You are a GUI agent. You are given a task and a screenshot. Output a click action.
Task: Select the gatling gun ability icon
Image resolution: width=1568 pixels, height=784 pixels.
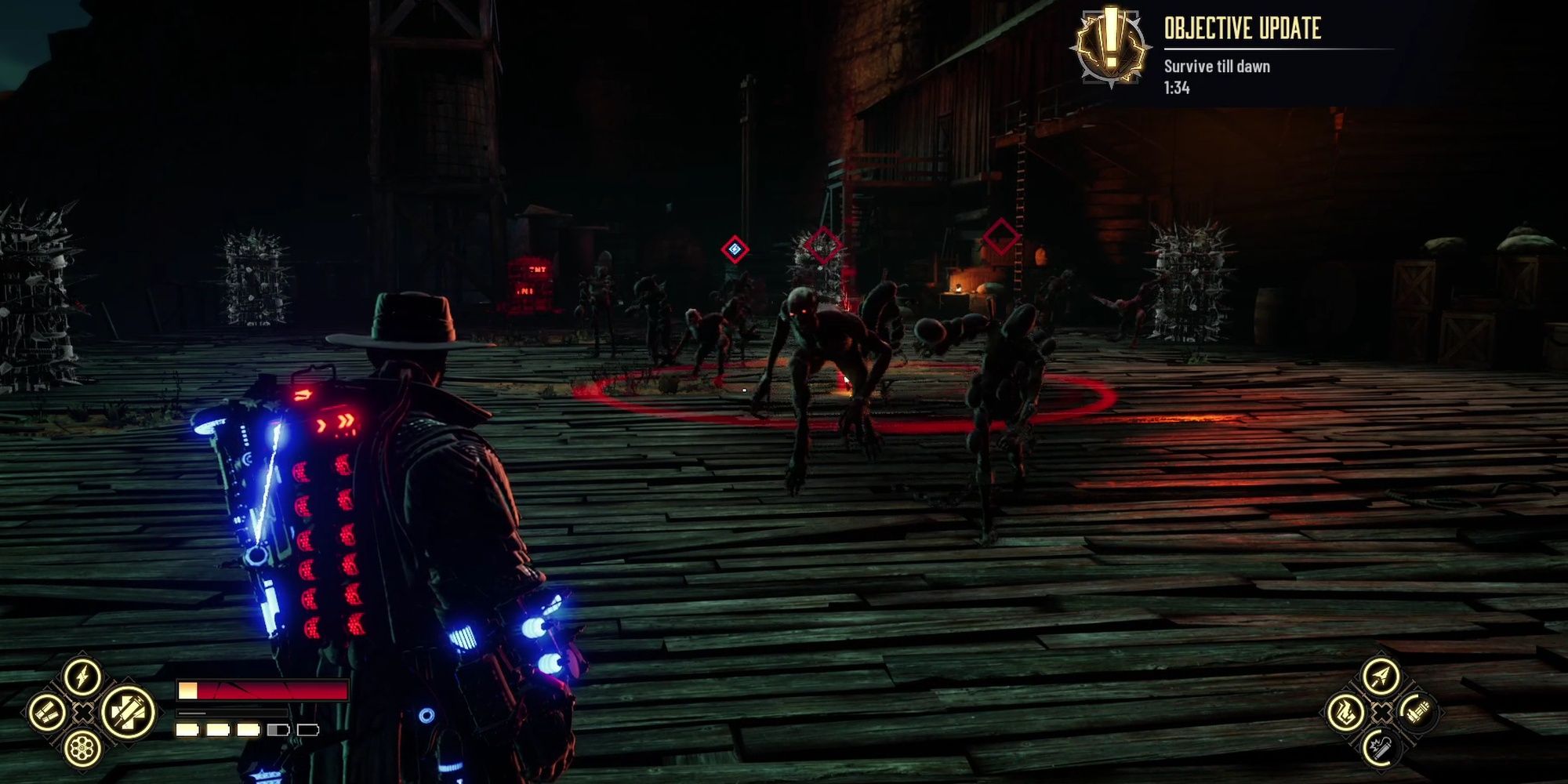[1417, 713]
